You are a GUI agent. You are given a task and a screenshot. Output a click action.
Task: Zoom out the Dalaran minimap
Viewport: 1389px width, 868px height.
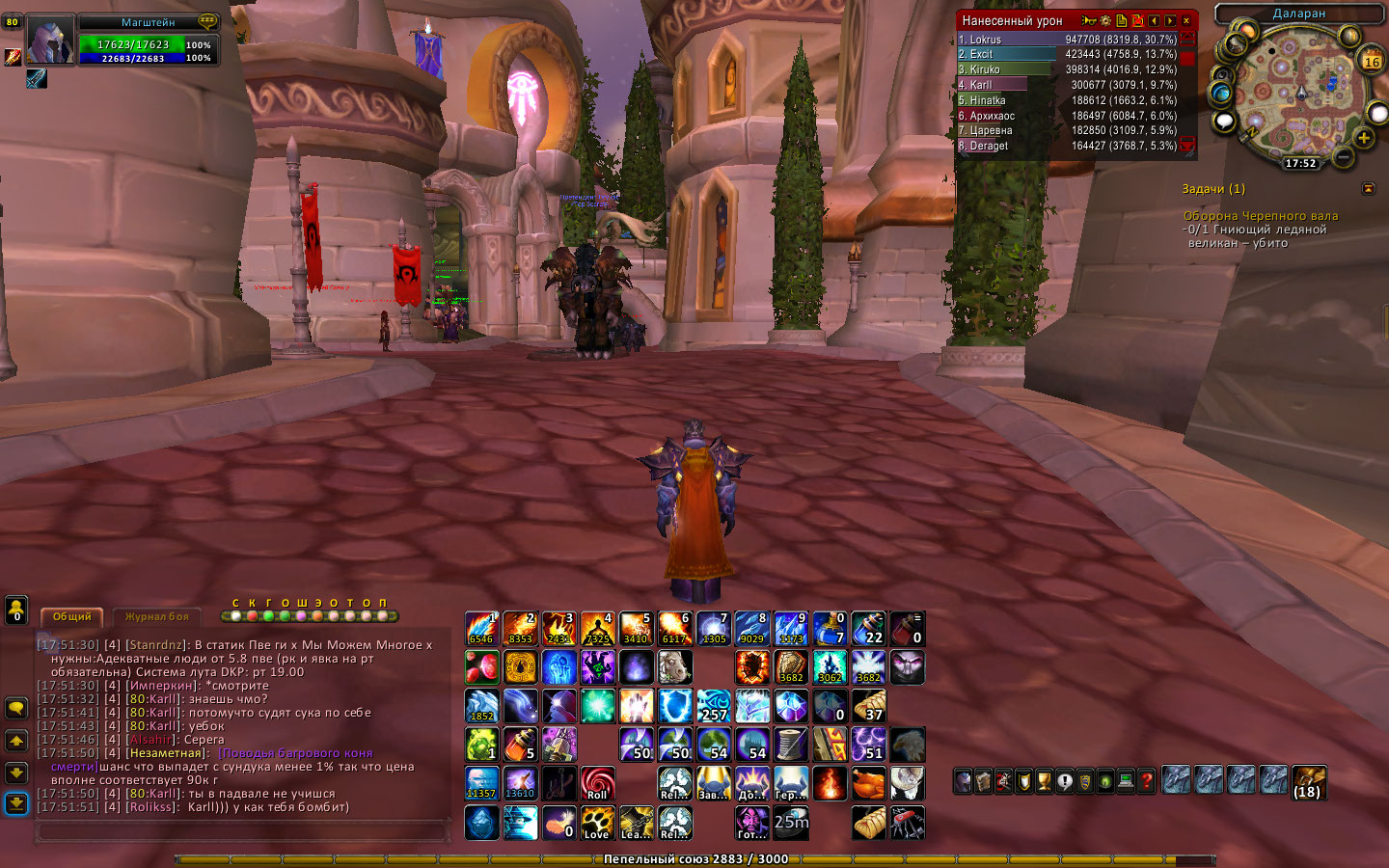(x=1343, y=155)
